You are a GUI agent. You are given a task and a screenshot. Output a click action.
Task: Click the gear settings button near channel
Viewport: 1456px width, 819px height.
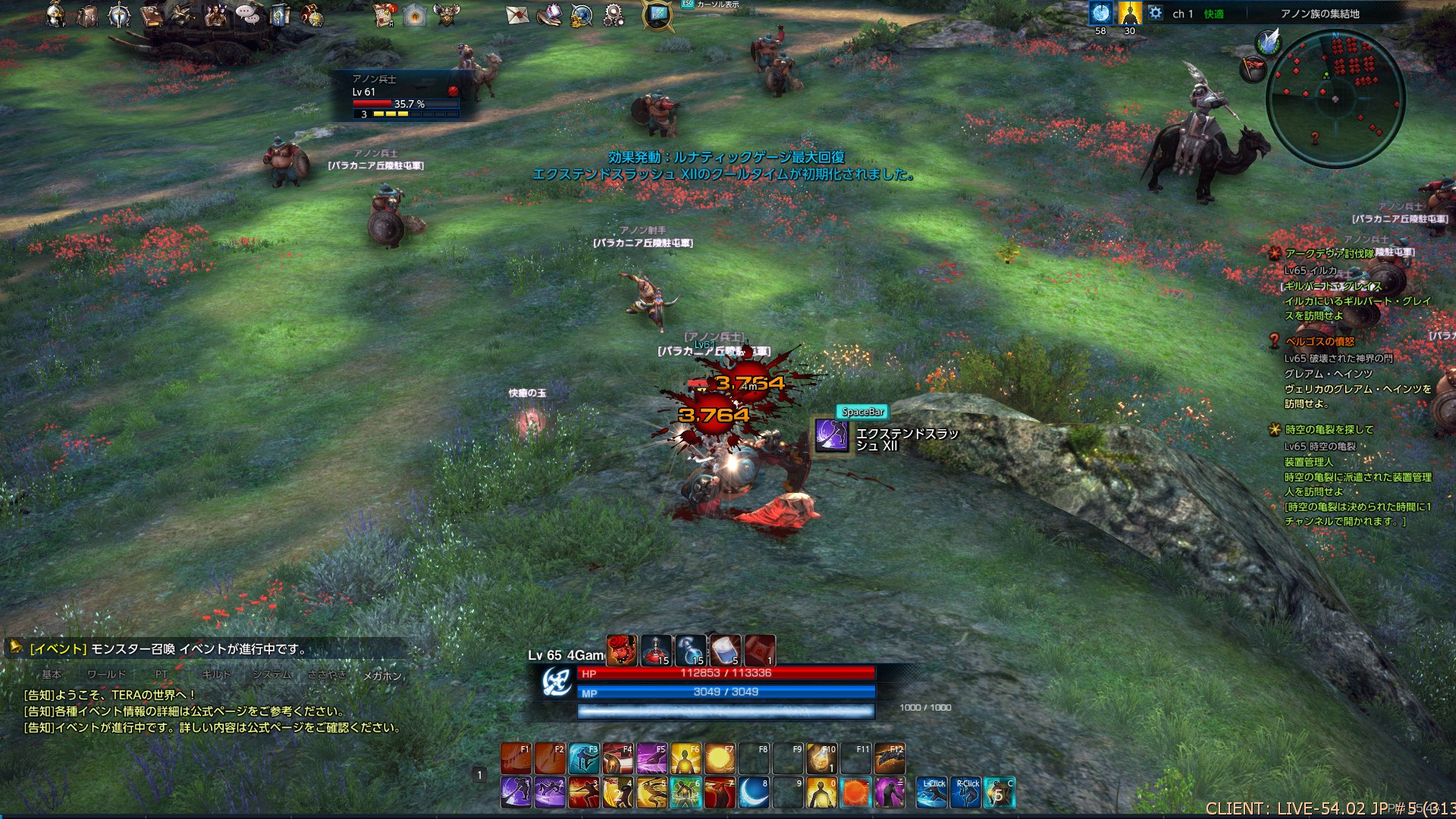(x=1155, y=13)
